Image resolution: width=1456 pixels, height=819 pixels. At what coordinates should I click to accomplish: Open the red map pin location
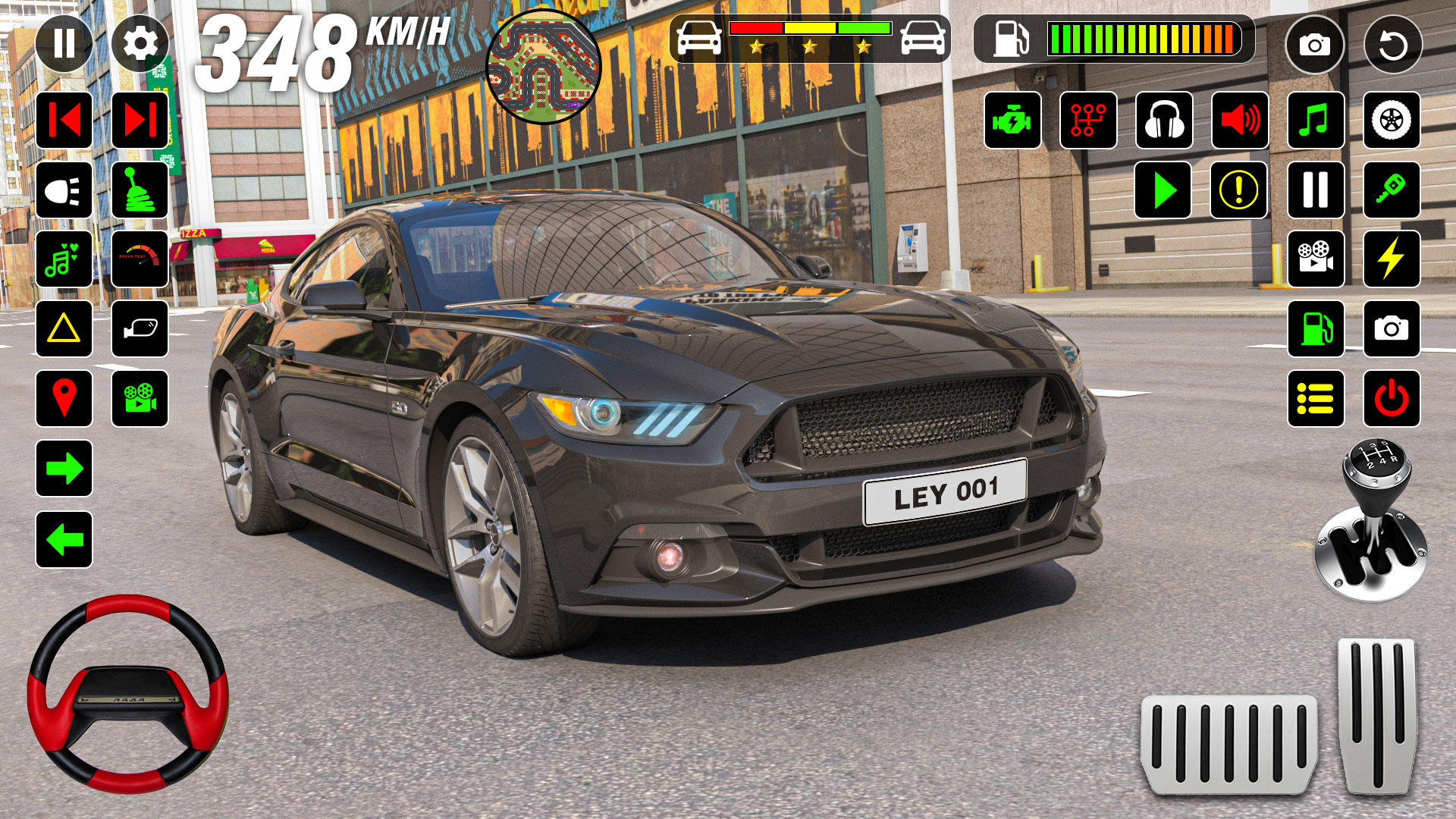[x=64, y=399]
